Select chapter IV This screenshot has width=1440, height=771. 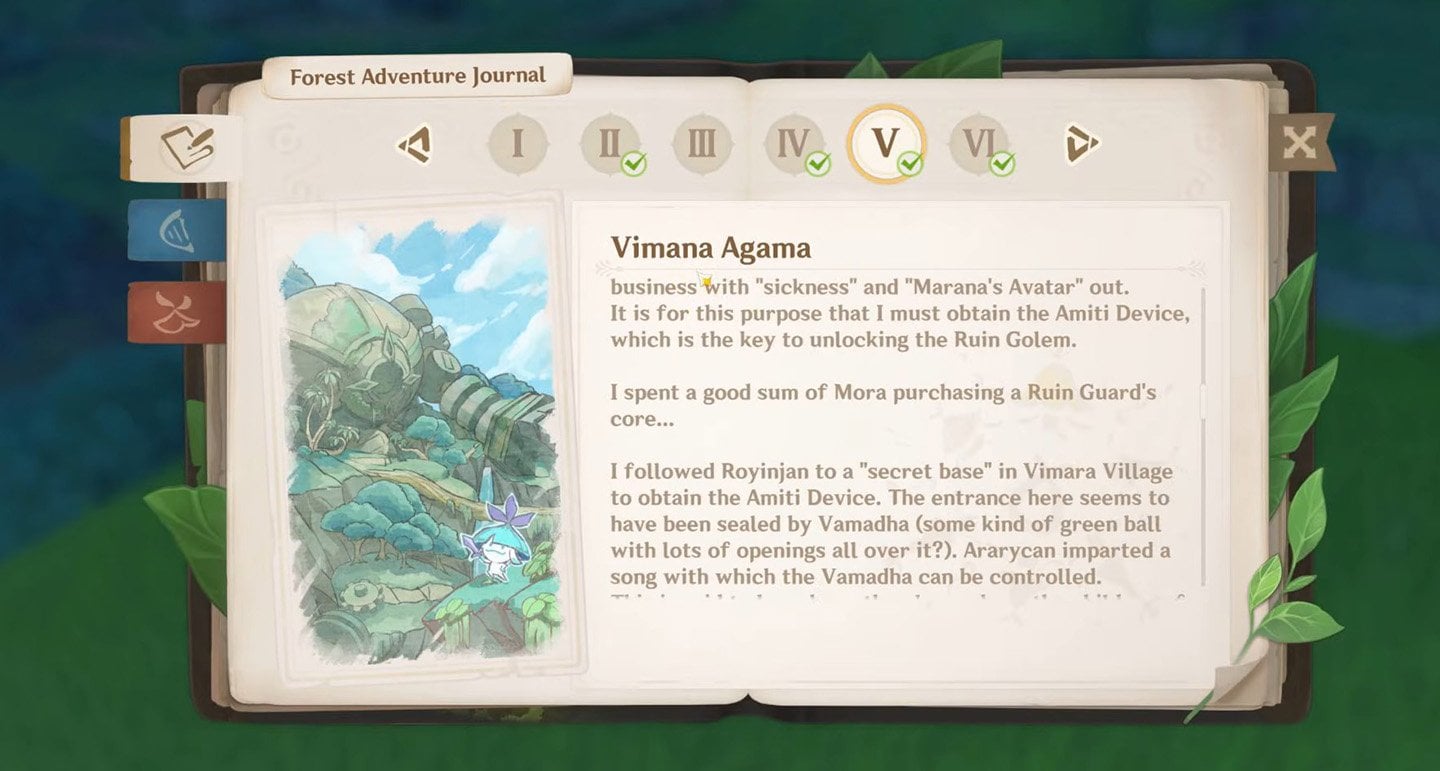794,144
